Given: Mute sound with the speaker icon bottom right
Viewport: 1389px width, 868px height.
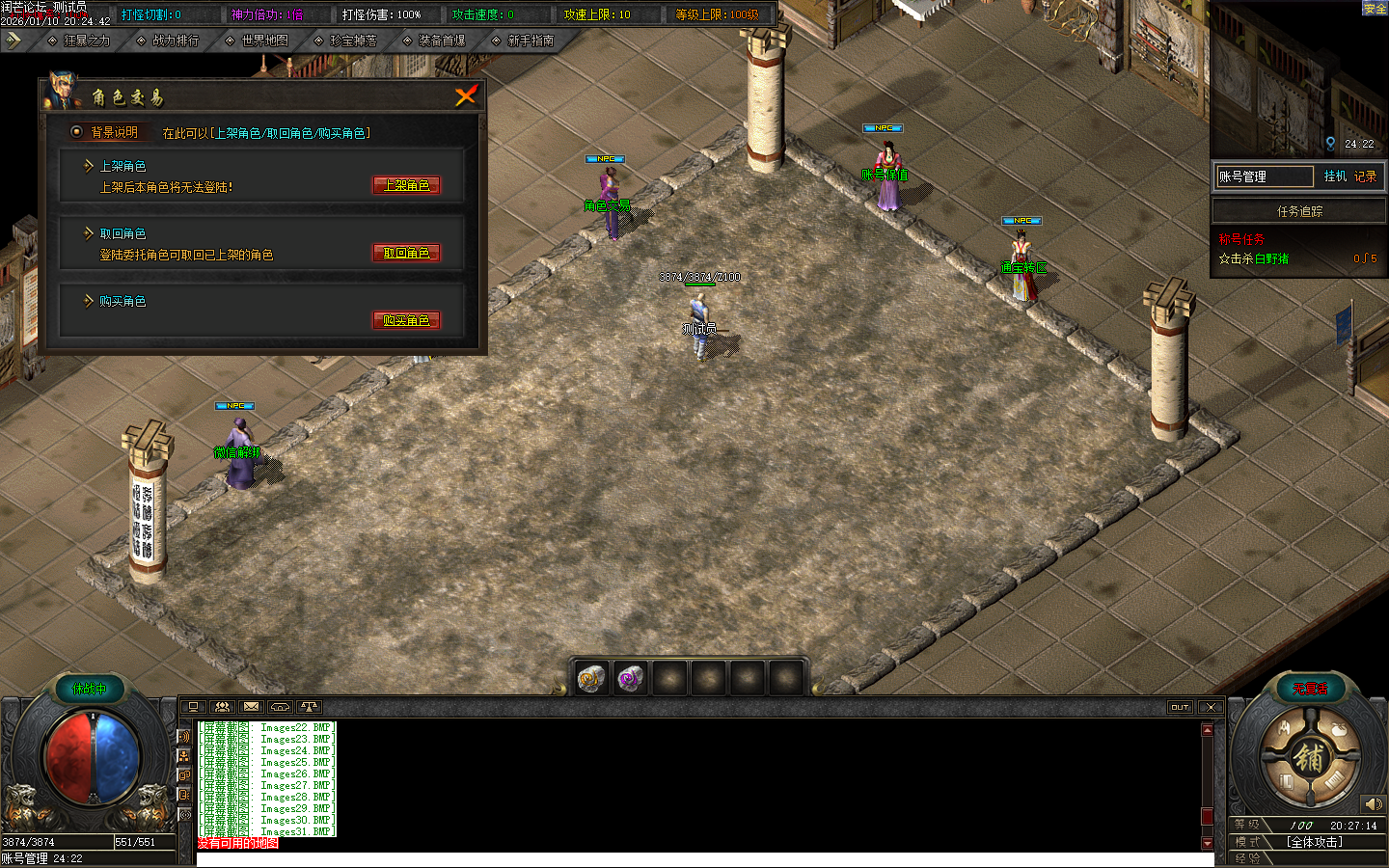Looking at the screenshot, I should coord(1374,802).
